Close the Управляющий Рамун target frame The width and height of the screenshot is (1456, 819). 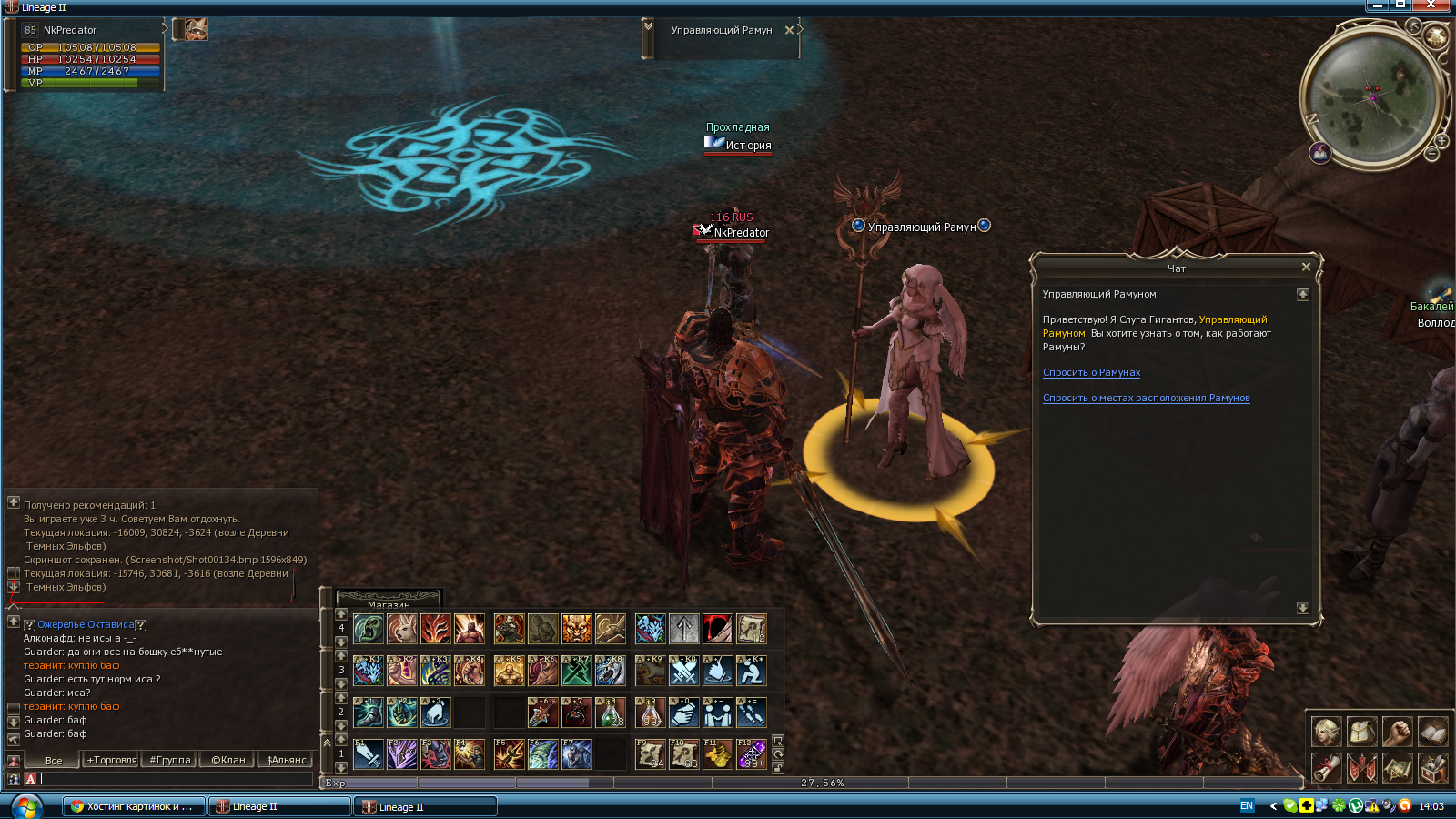(789, 30)
